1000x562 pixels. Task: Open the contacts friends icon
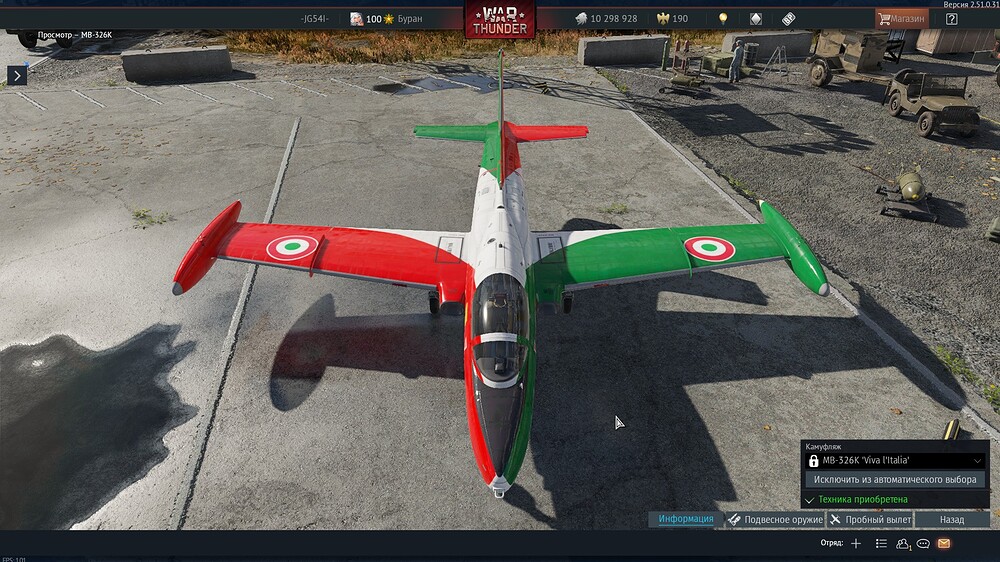coord(904,543)
